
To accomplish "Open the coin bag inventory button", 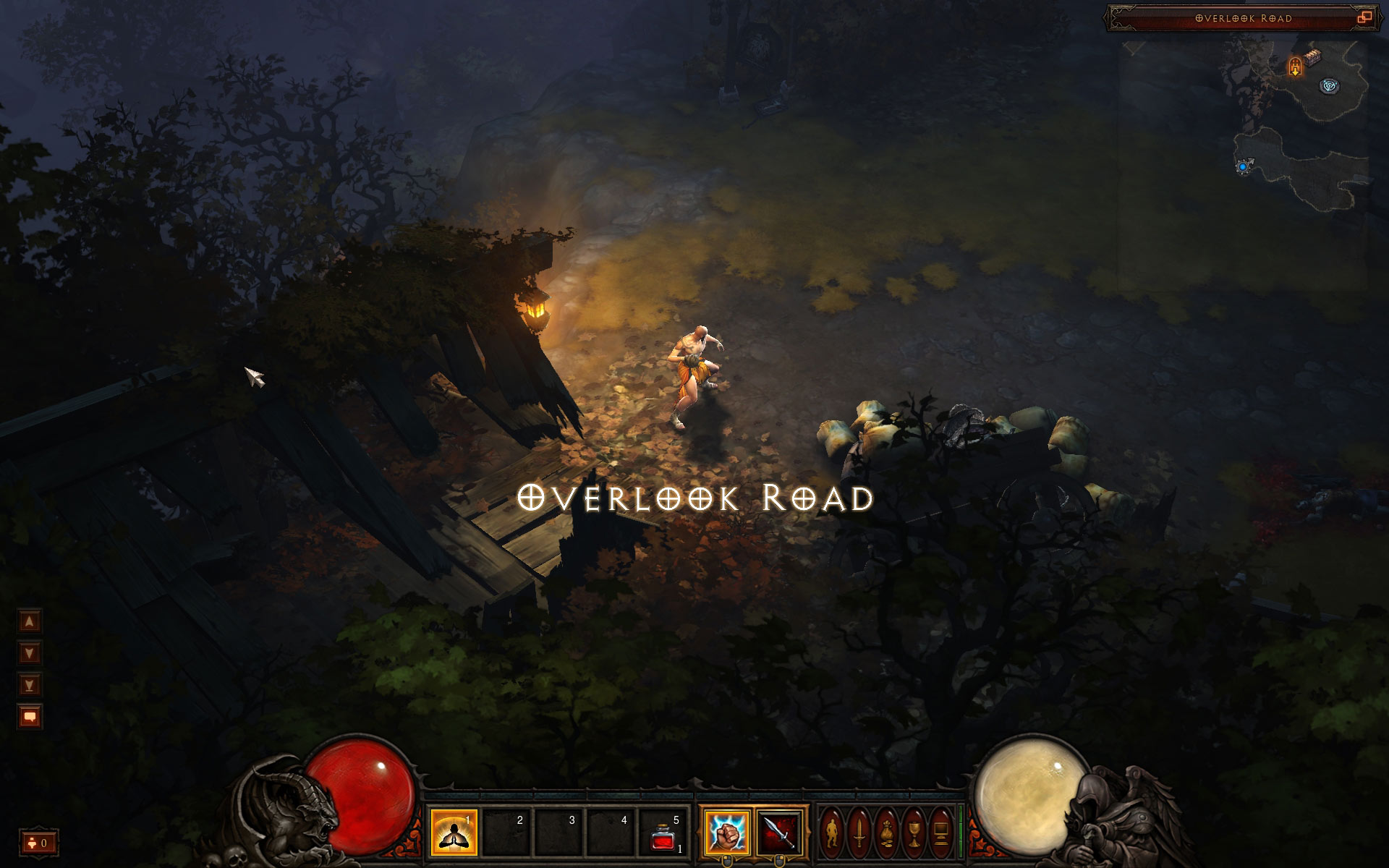I will tap(887, 833).
